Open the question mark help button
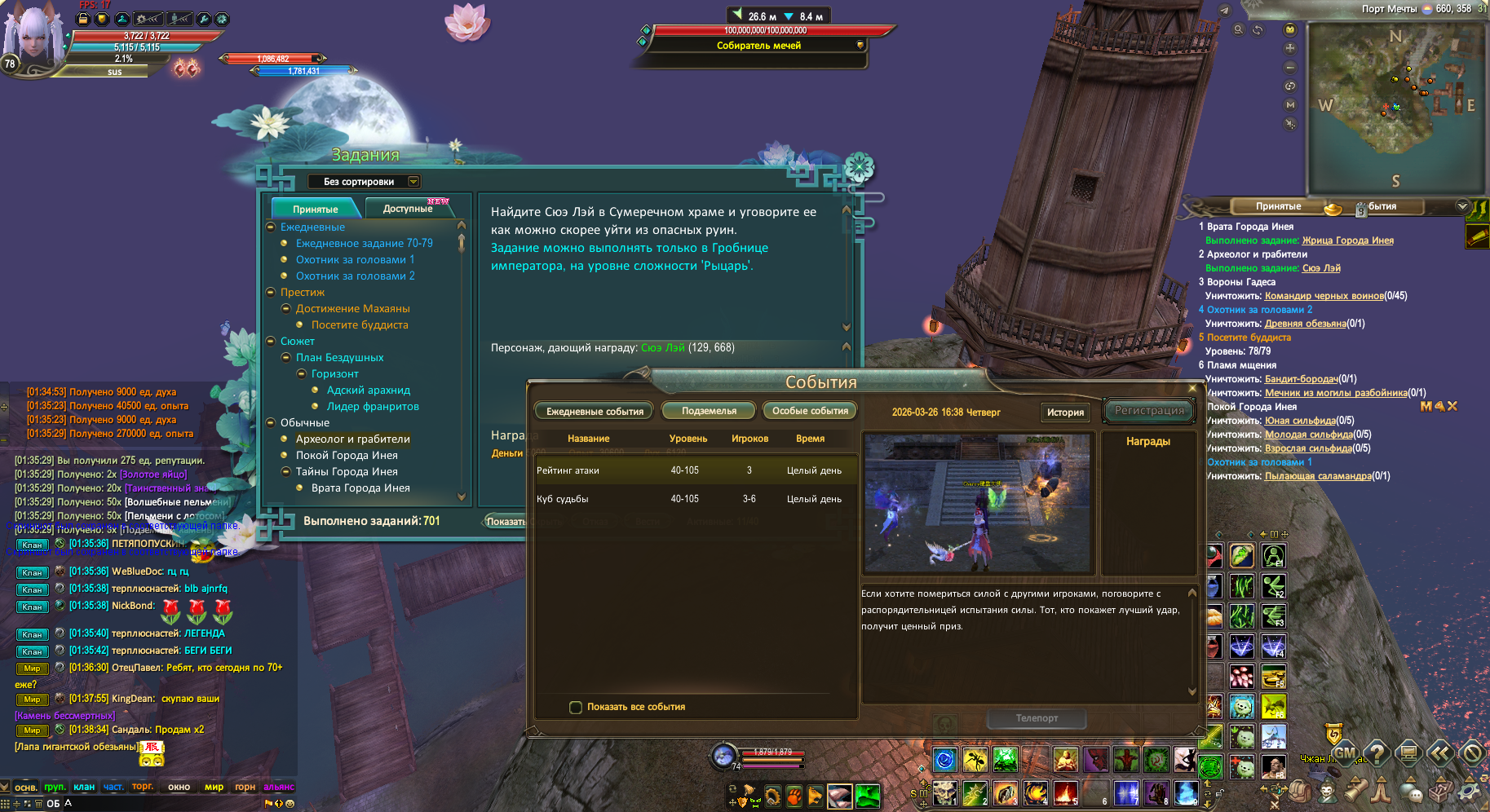This screenshot has height=812, width=1490. [x=1377, y=752]
